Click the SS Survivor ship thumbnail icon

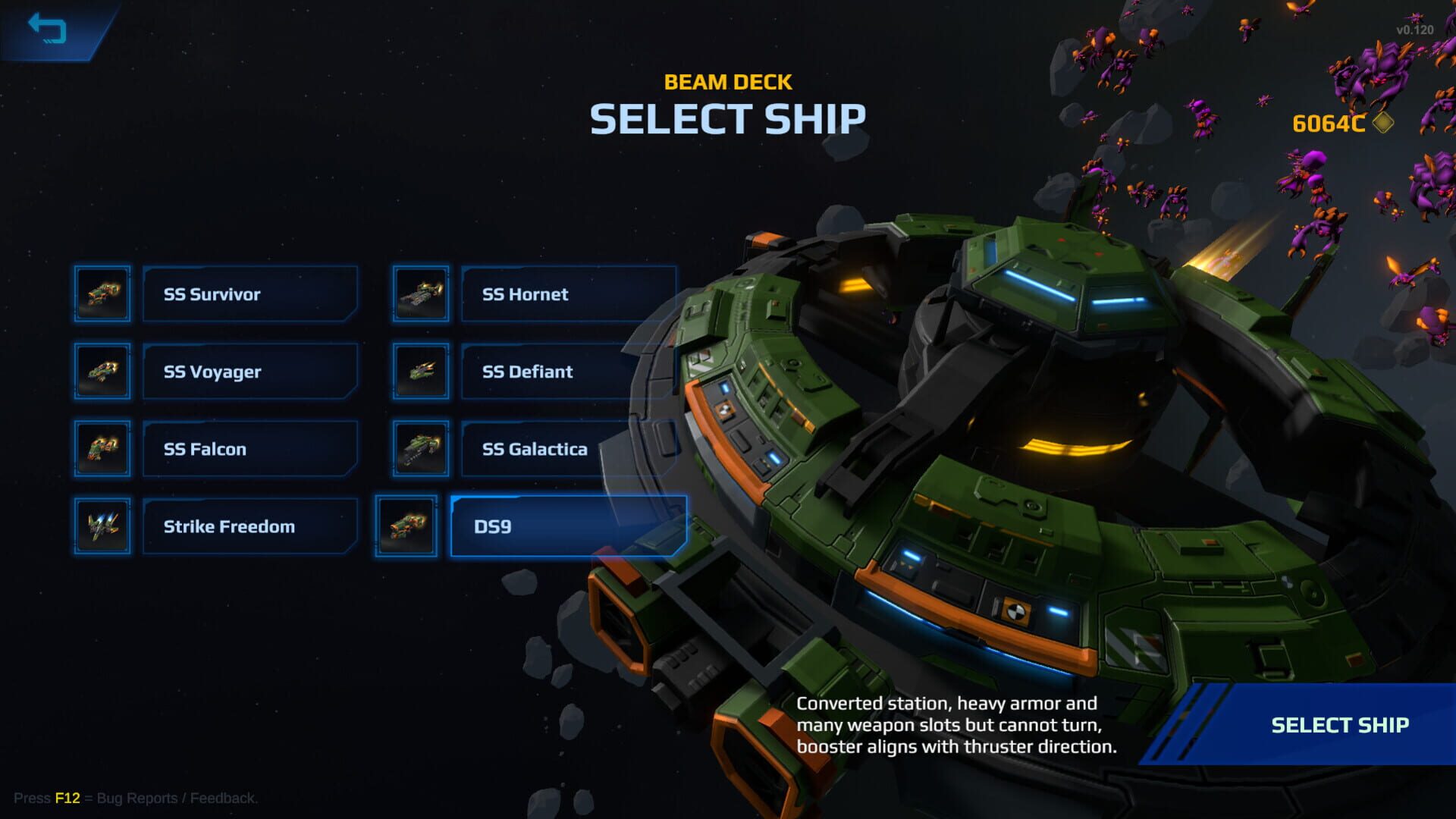click(102, 294)
